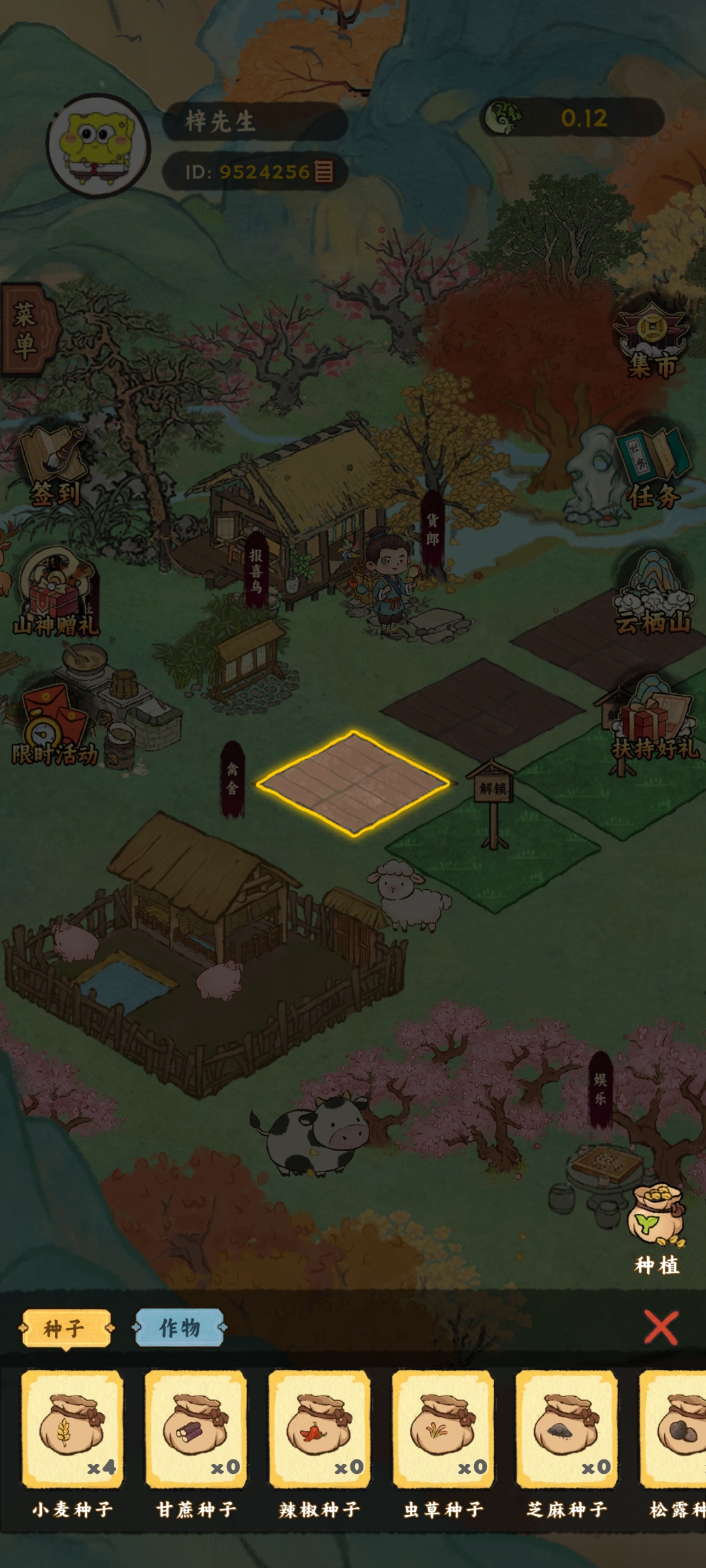Open the 菜单 side menu
706x1568 pixels.
click(26, 330)
